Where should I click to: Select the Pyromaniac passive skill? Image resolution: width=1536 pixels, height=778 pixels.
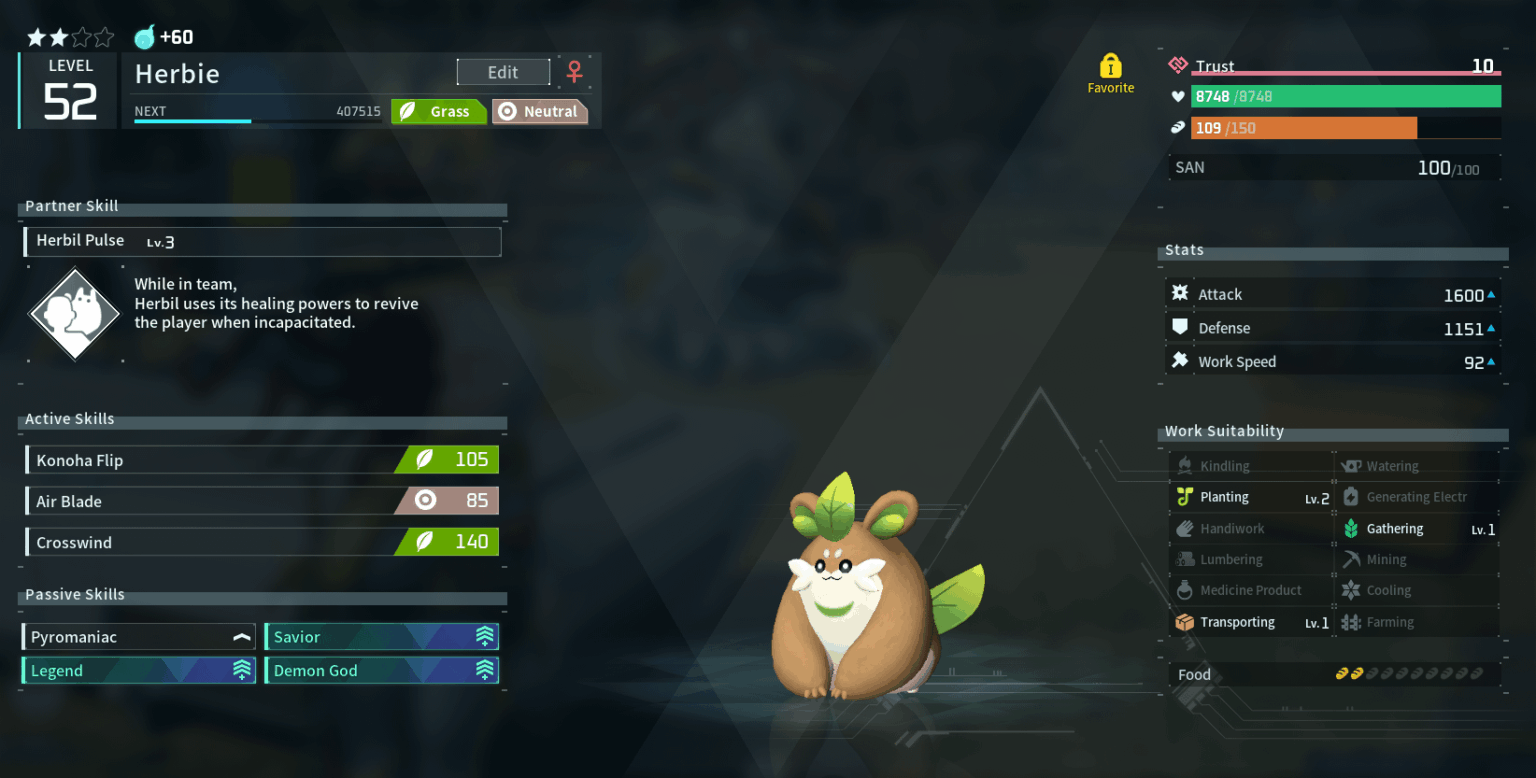tap(140, 637)
